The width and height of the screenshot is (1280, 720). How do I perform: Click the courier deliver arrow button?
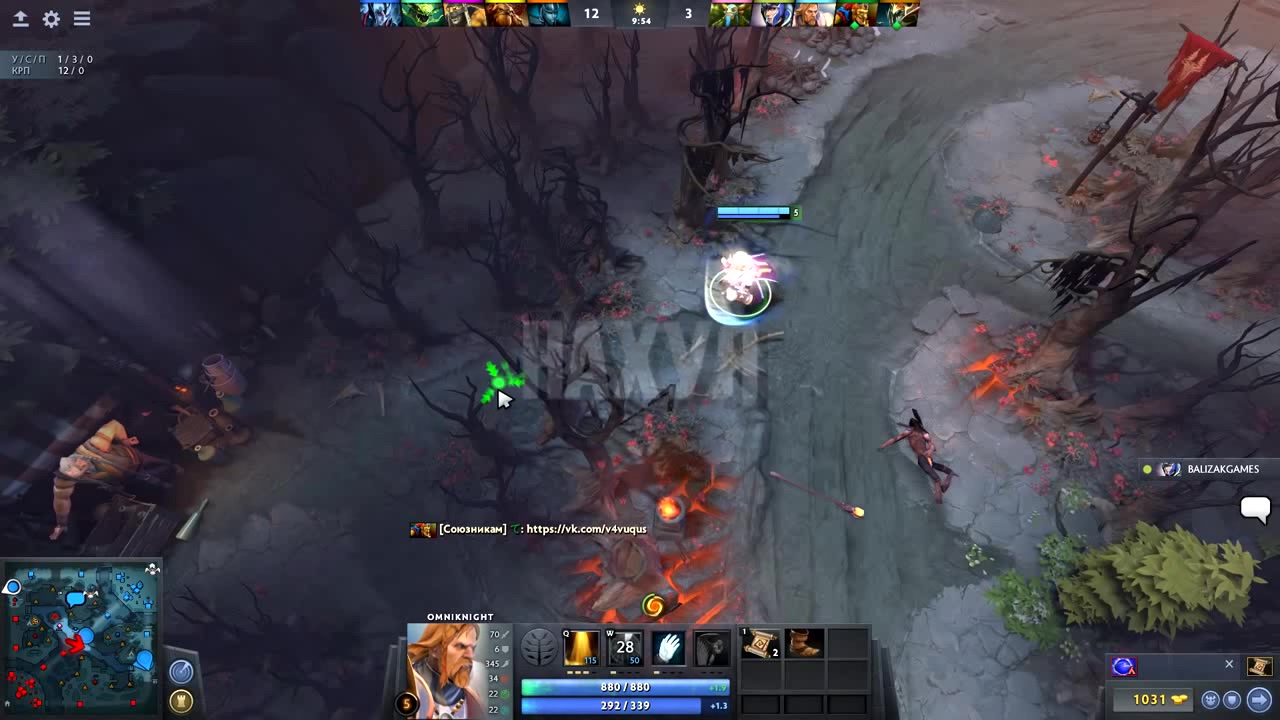pos(1259,700)
